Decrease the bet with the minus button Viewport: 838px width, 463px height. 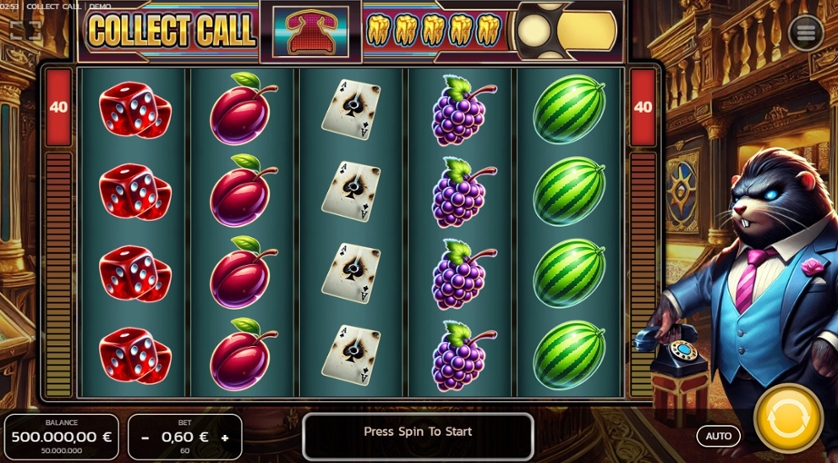click(145, 438)
